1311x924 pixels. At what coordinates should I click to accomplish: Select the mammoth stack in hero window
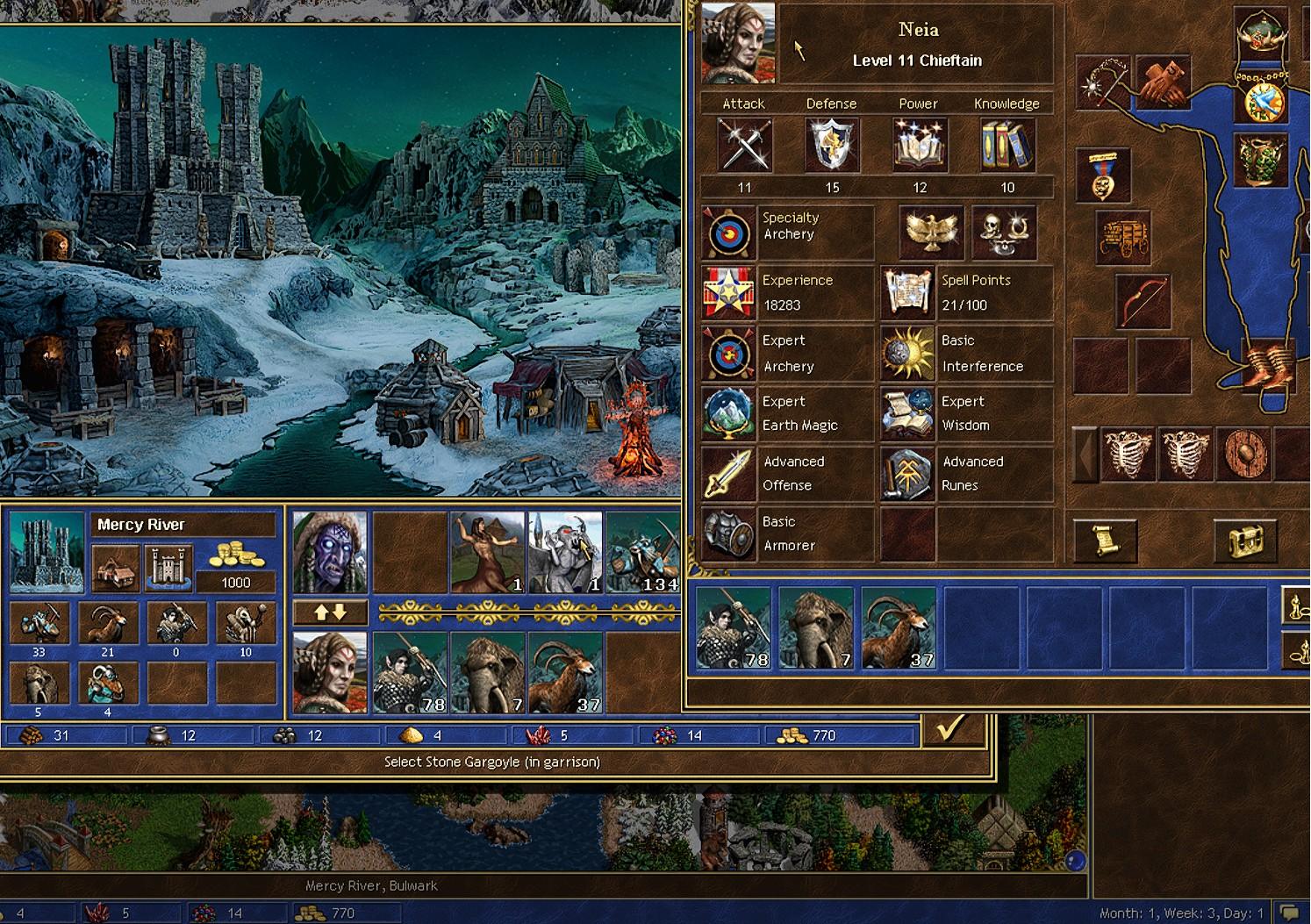[x=816, y=628]
